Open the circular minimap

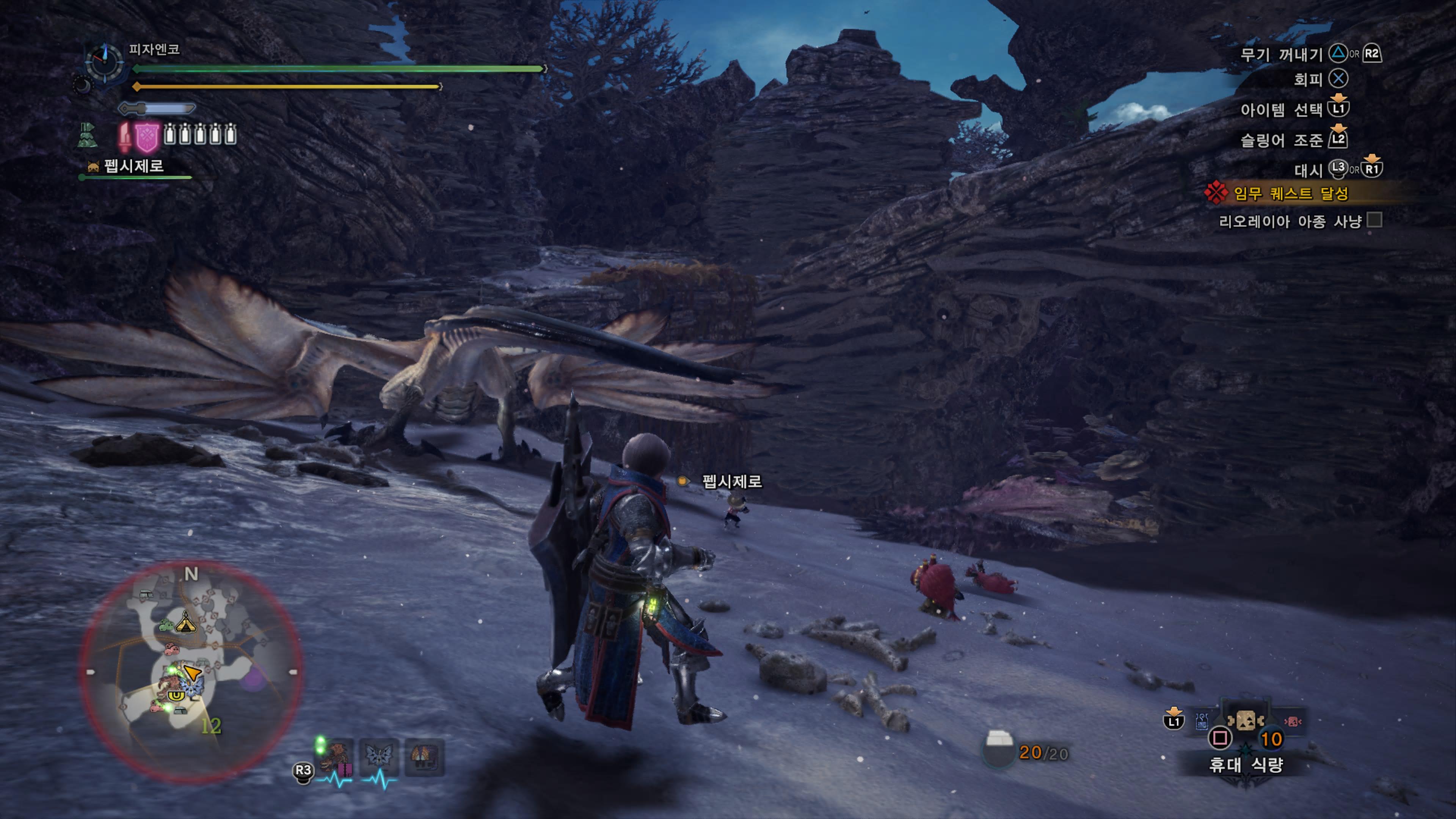191,672
